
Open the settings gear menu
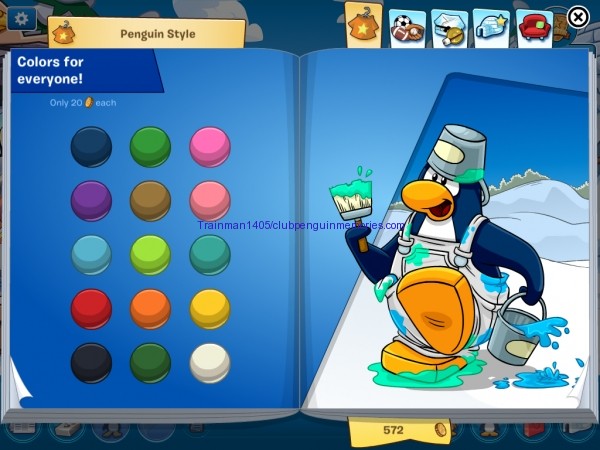coord(20,17)
